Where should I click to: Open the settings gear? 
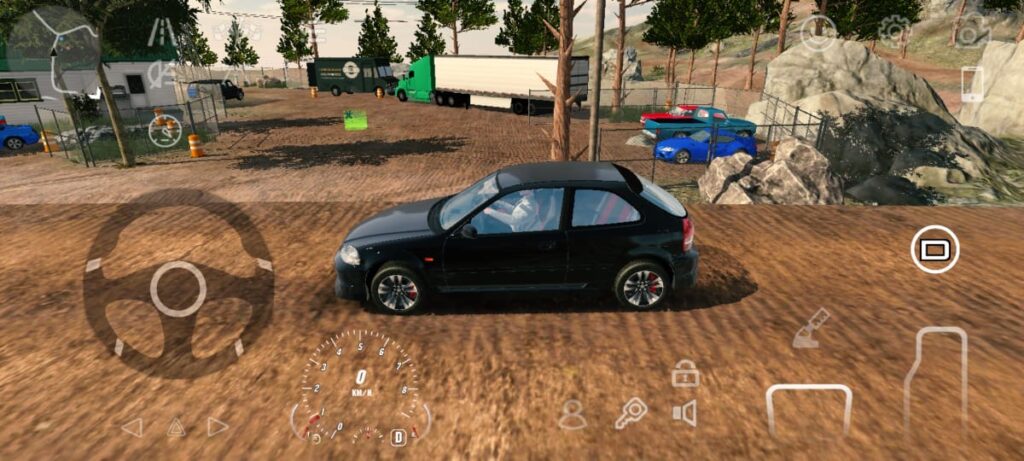click(894, 31)
